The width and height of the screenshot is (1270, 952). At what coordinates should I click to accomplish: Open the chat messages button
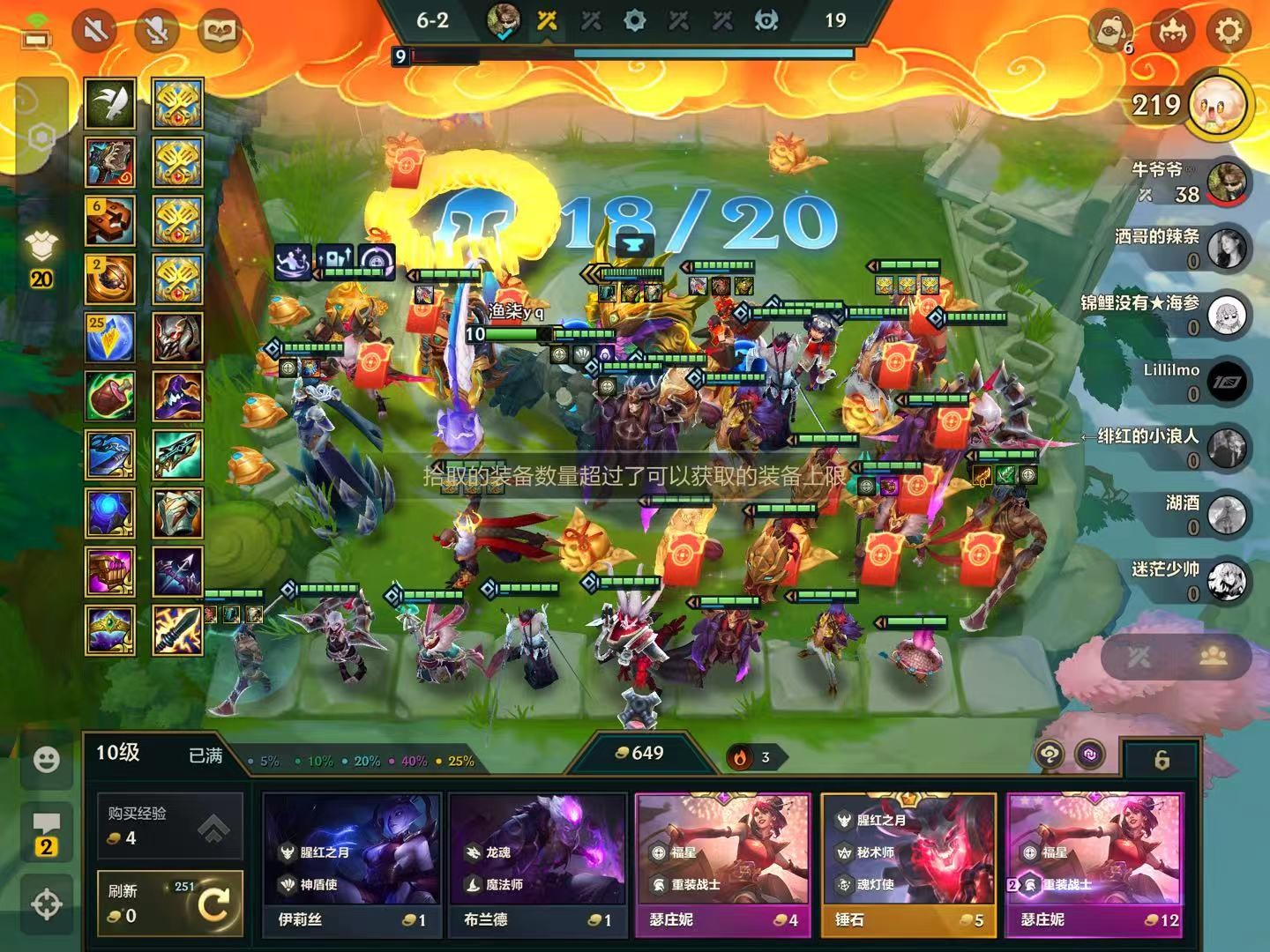coord(46,833)
